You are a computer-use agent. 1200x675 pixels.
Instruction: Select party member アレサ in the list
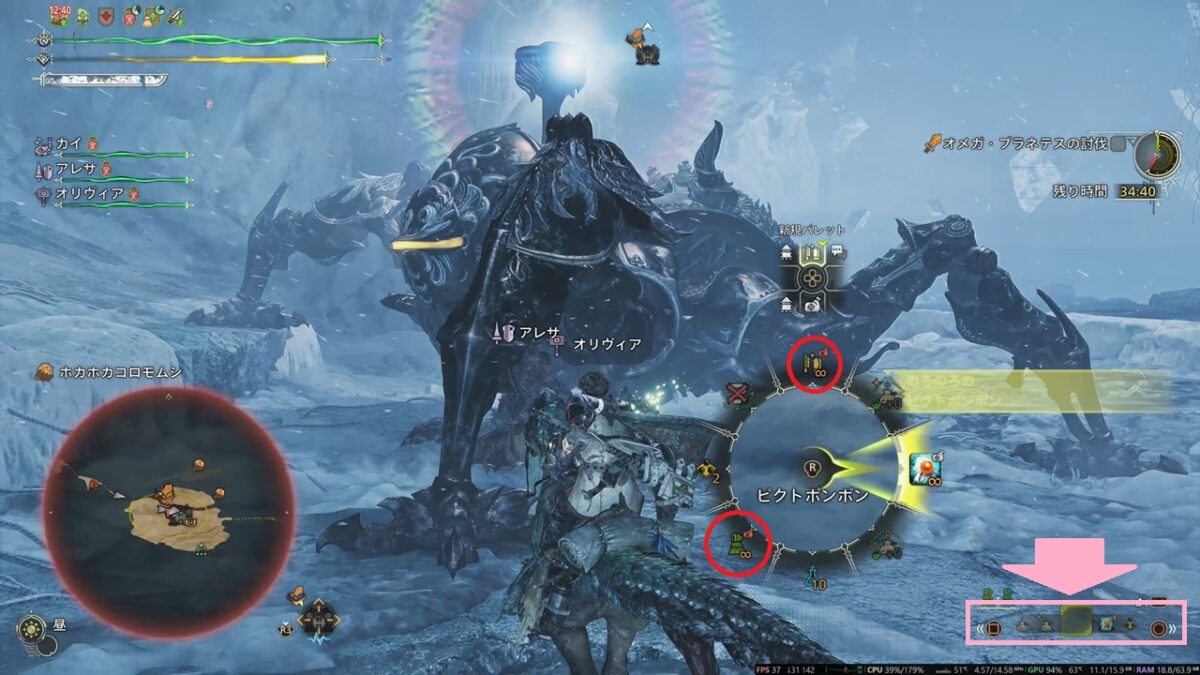[75, 169]
